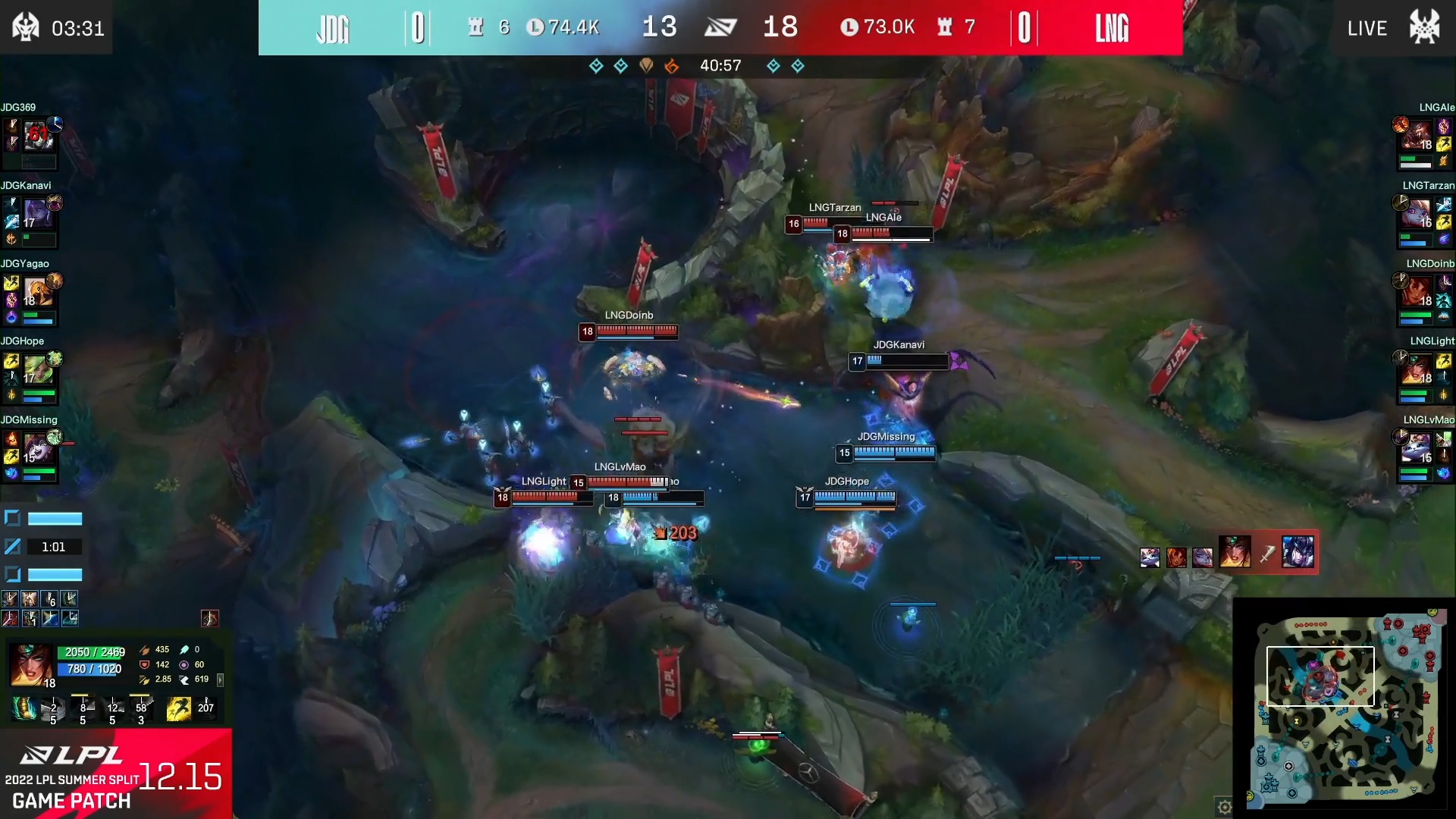Click the attack damage stat icon showing 435
Screen dimensions: 1456x819
(145, 651)
